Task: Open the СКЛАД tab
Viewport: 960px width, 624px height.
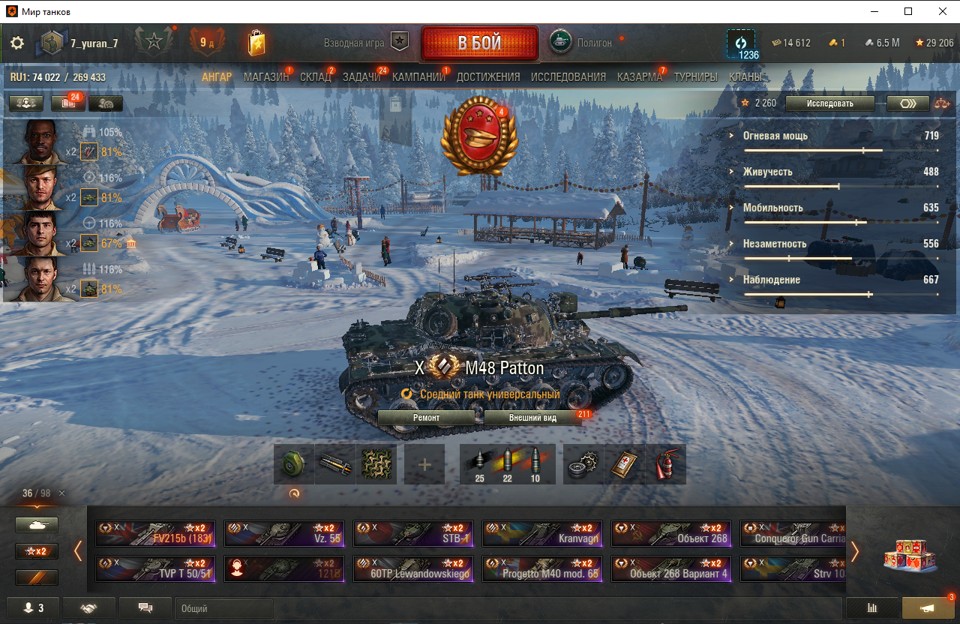Action: point(316,77)
